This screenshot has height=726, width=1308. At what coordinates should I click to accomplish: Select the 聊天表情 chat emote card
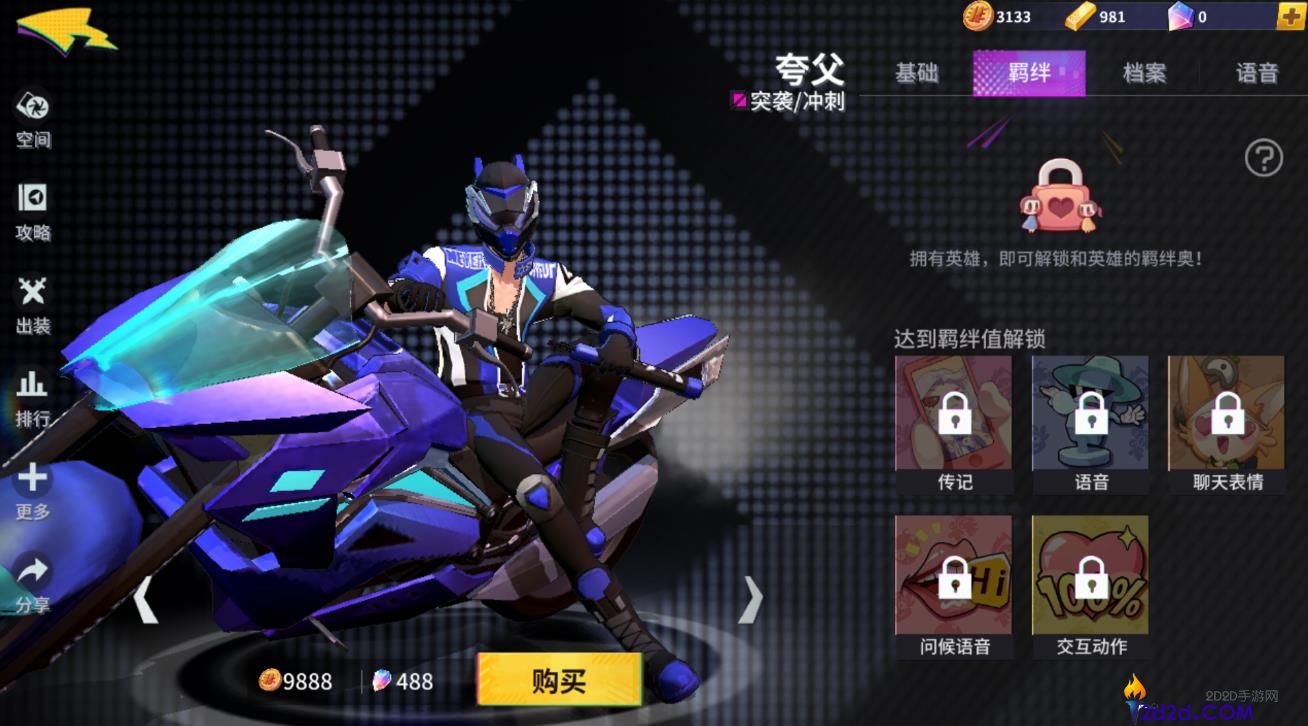pyautogui.click(x=1225, y=415)
